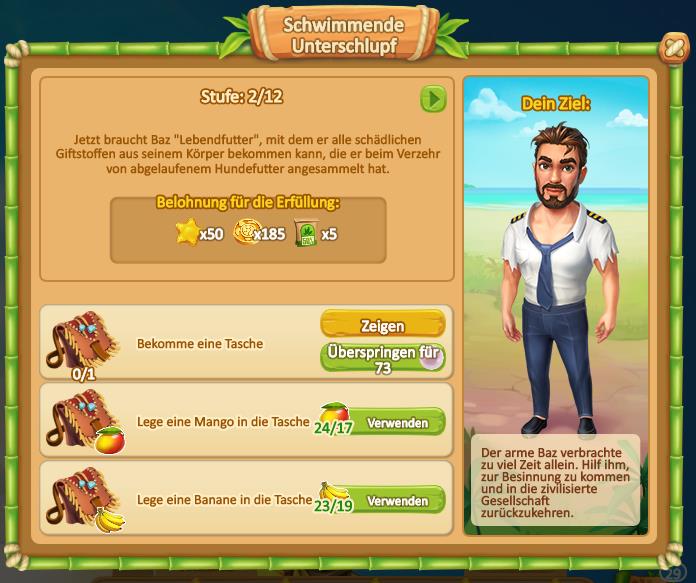Skip the bag task with Überspringen für 73
This screenshot has width=696, height=583.
coord(382,358)
